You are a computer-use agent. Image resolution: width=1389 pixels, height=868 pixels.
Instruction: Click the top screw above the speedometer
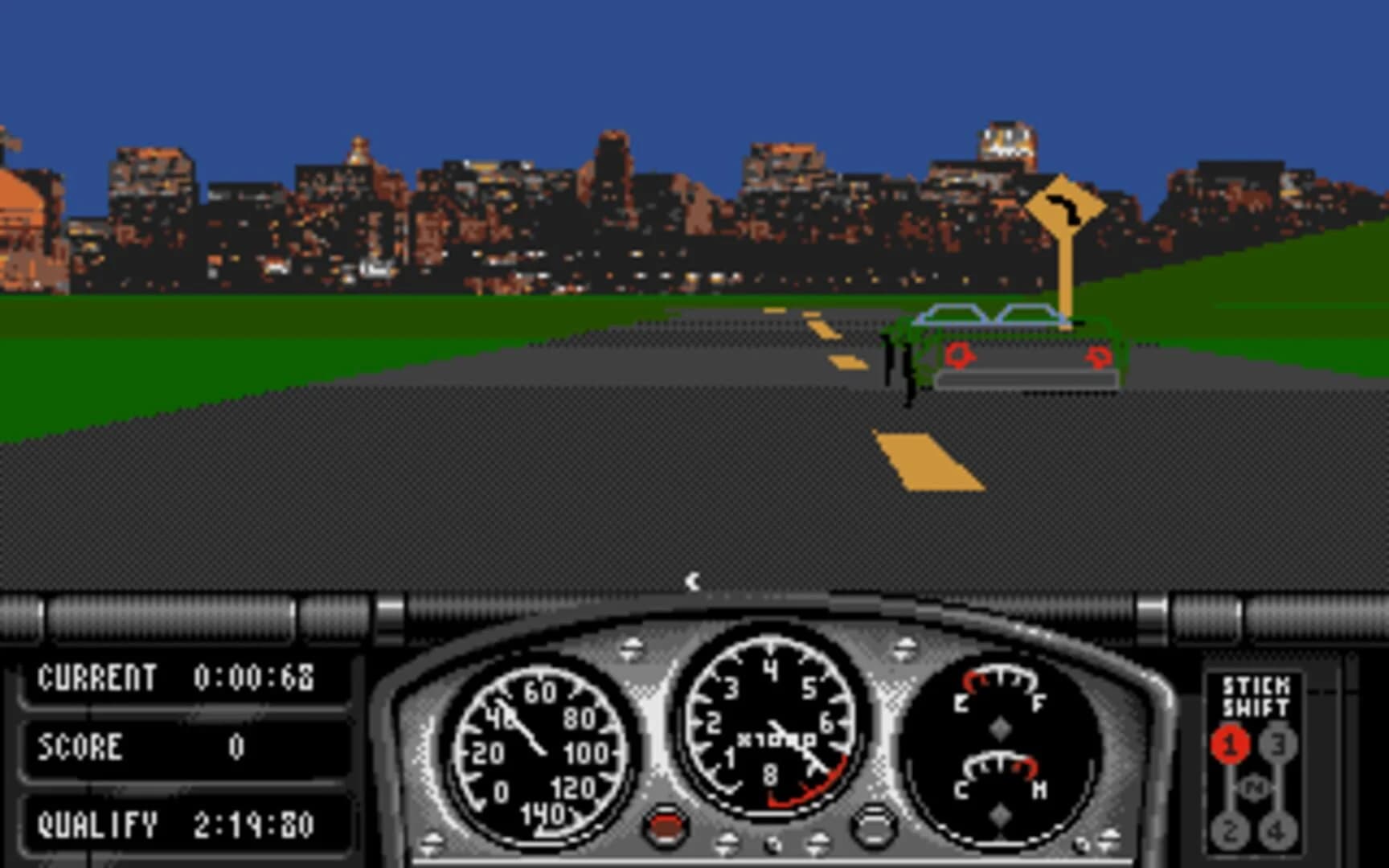click(632, 648)
